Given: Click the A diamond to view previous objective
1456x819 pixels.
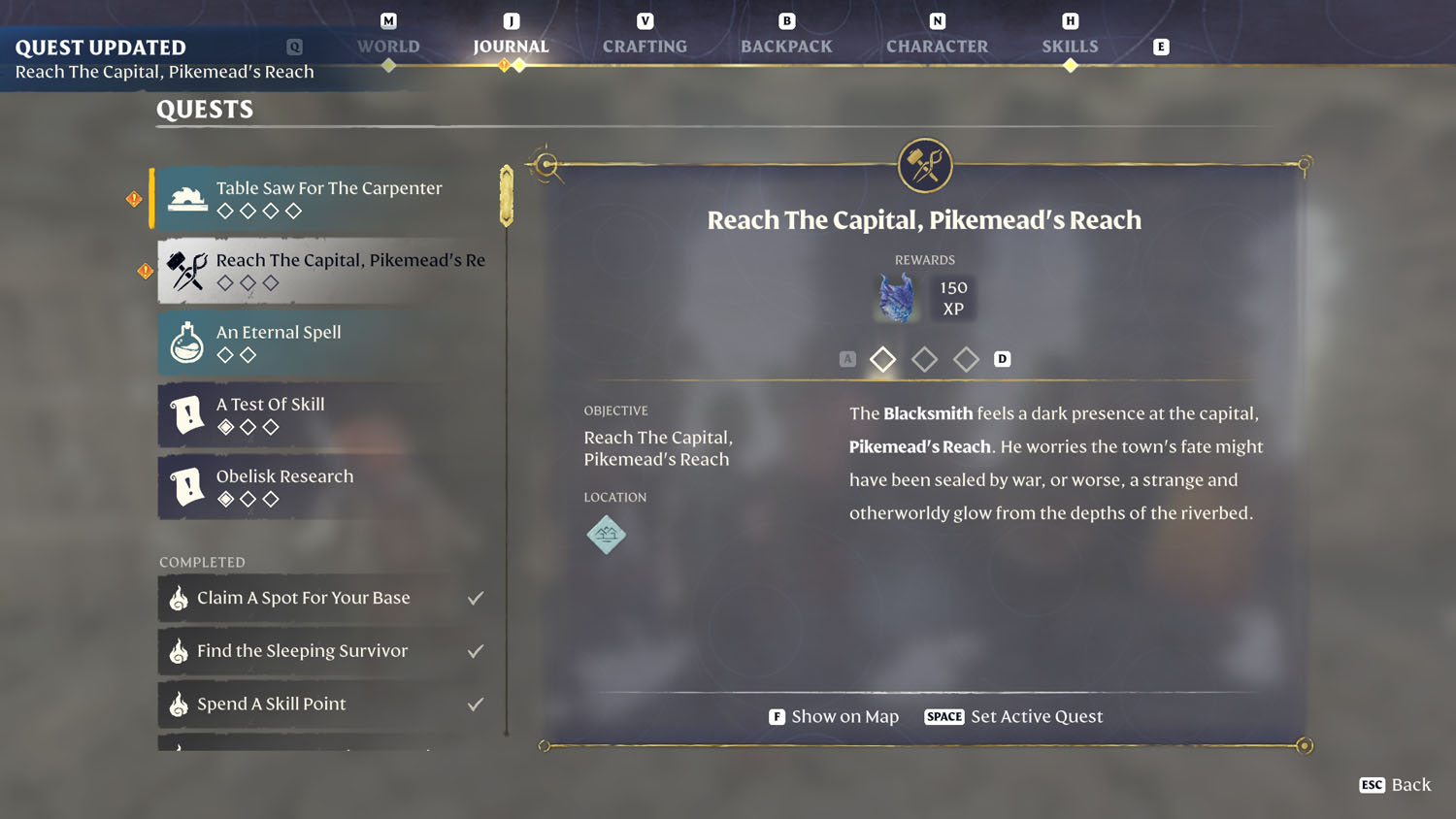Looking at the screenshot, I should (x=847, y=358).
